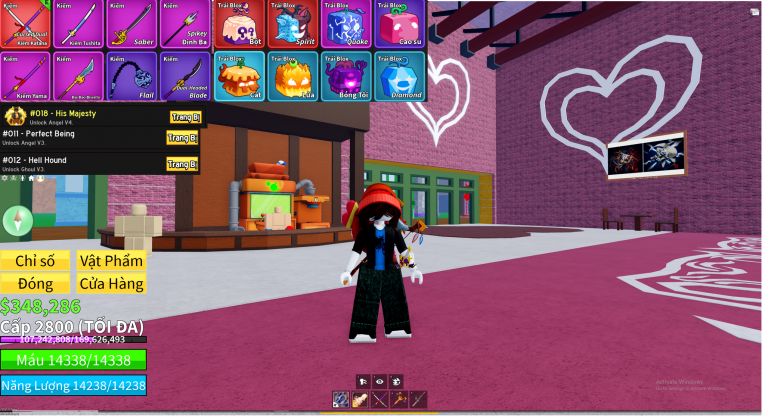Pick the Bóng Tối dark fruit
Image resolution: width=765 pixels, height=418 pixels.
(x=347, y=75)
